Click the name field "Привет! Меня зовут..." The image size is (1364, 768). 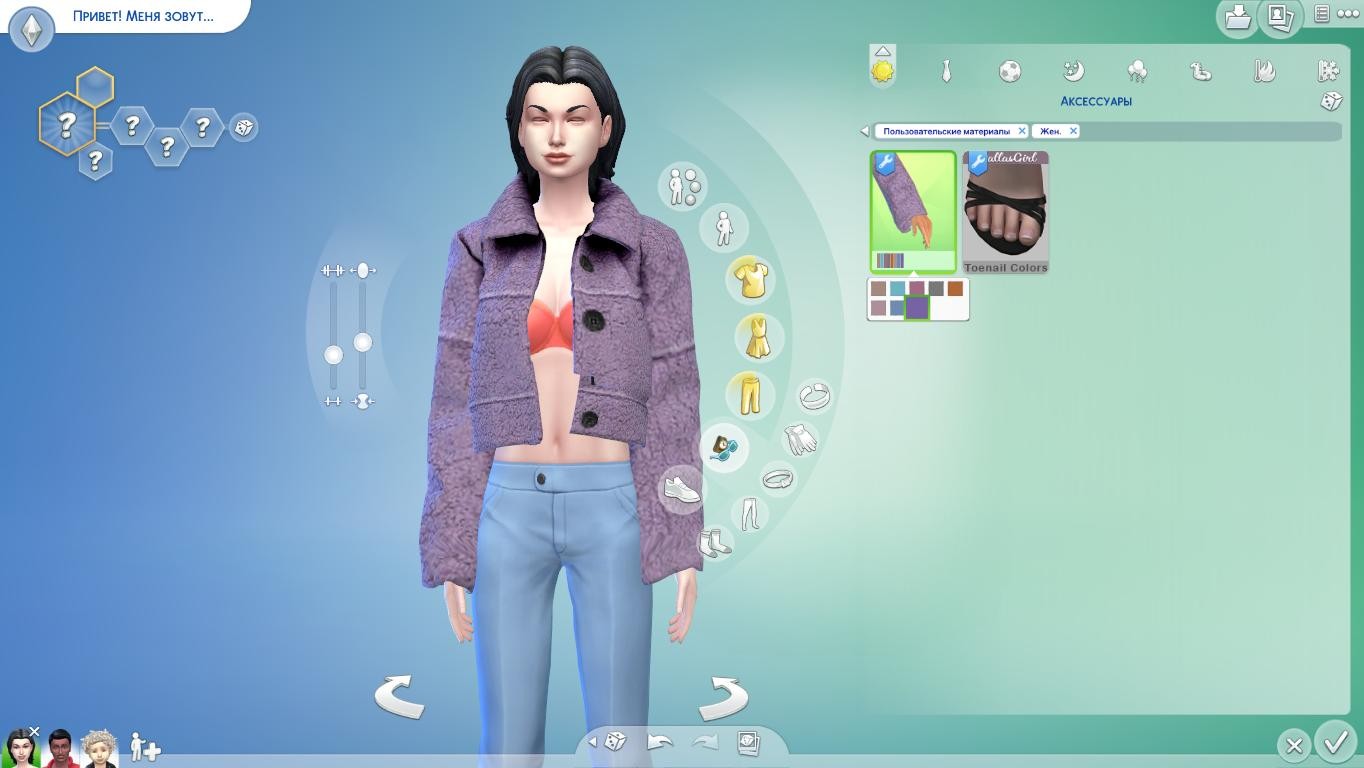[143, 16]
